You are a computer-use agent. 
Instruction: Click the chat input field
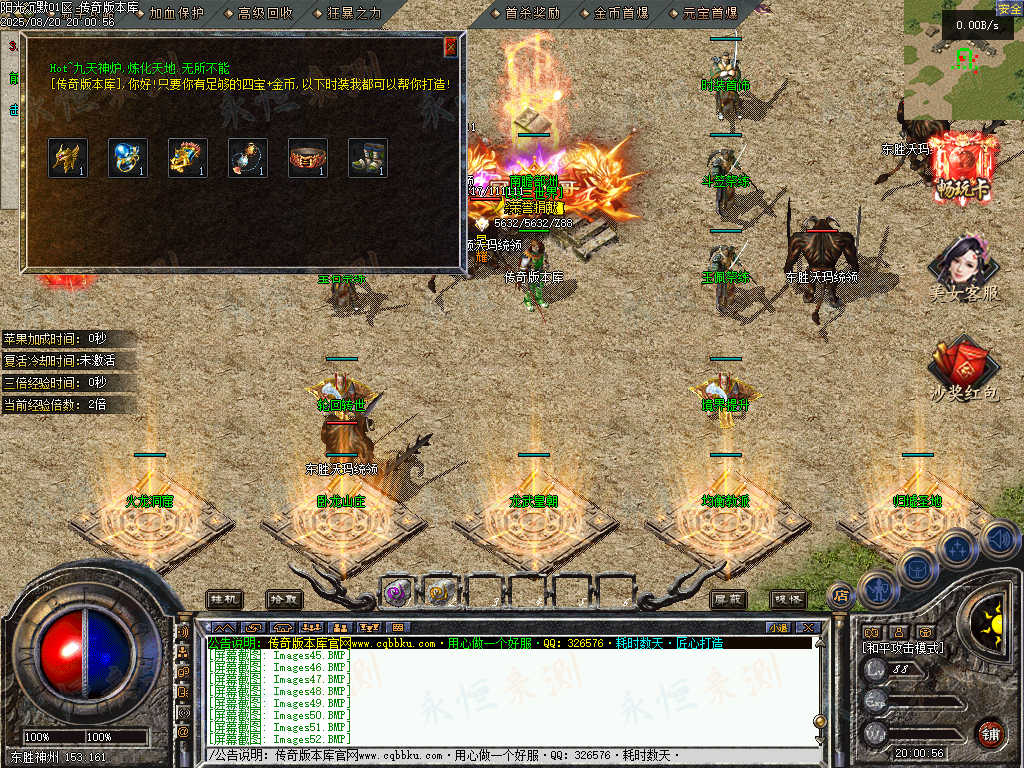510,755
